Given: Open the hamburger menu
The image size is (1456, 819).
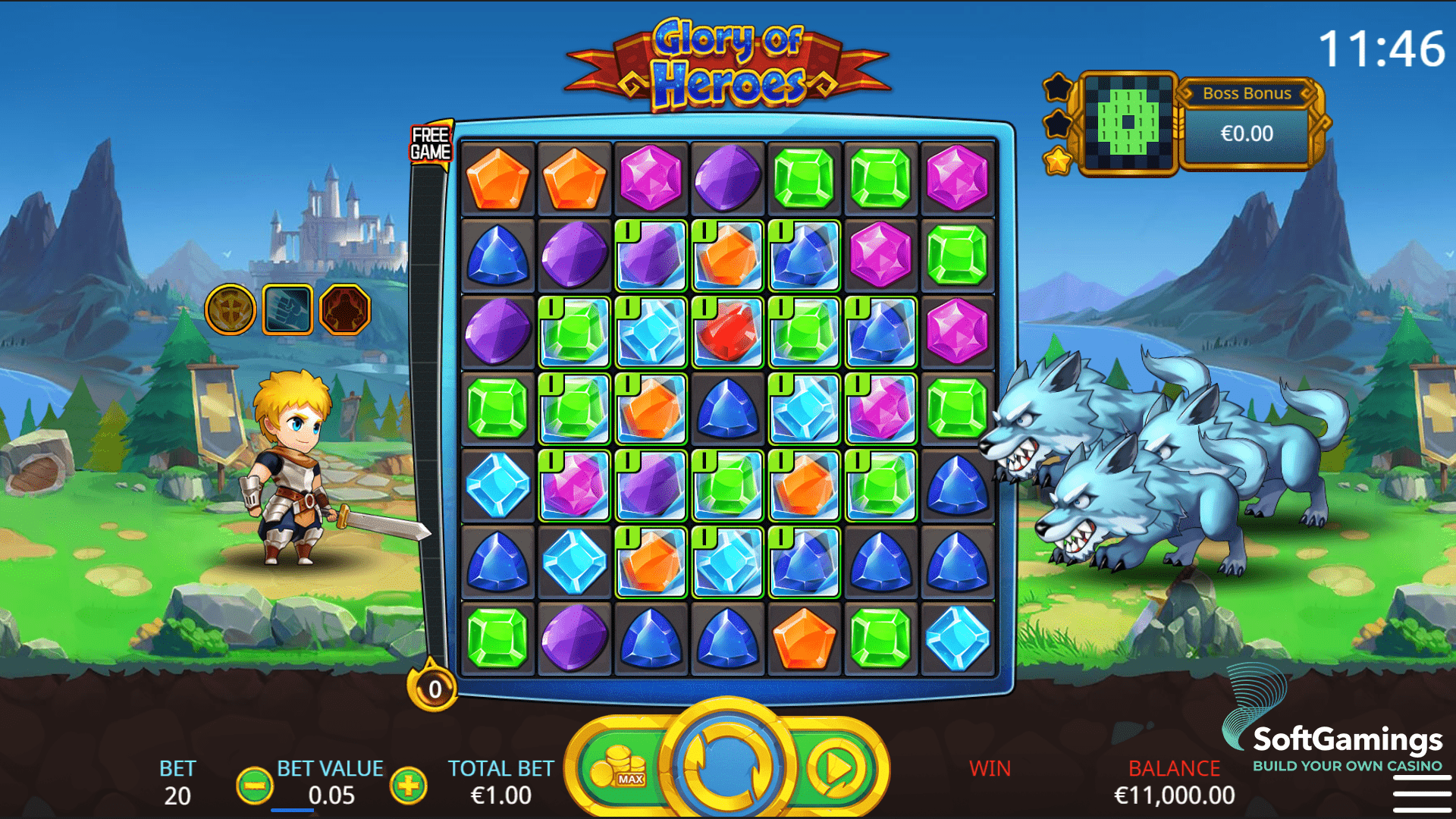Looking at the screenshot, I should [x=1421, y=793].
